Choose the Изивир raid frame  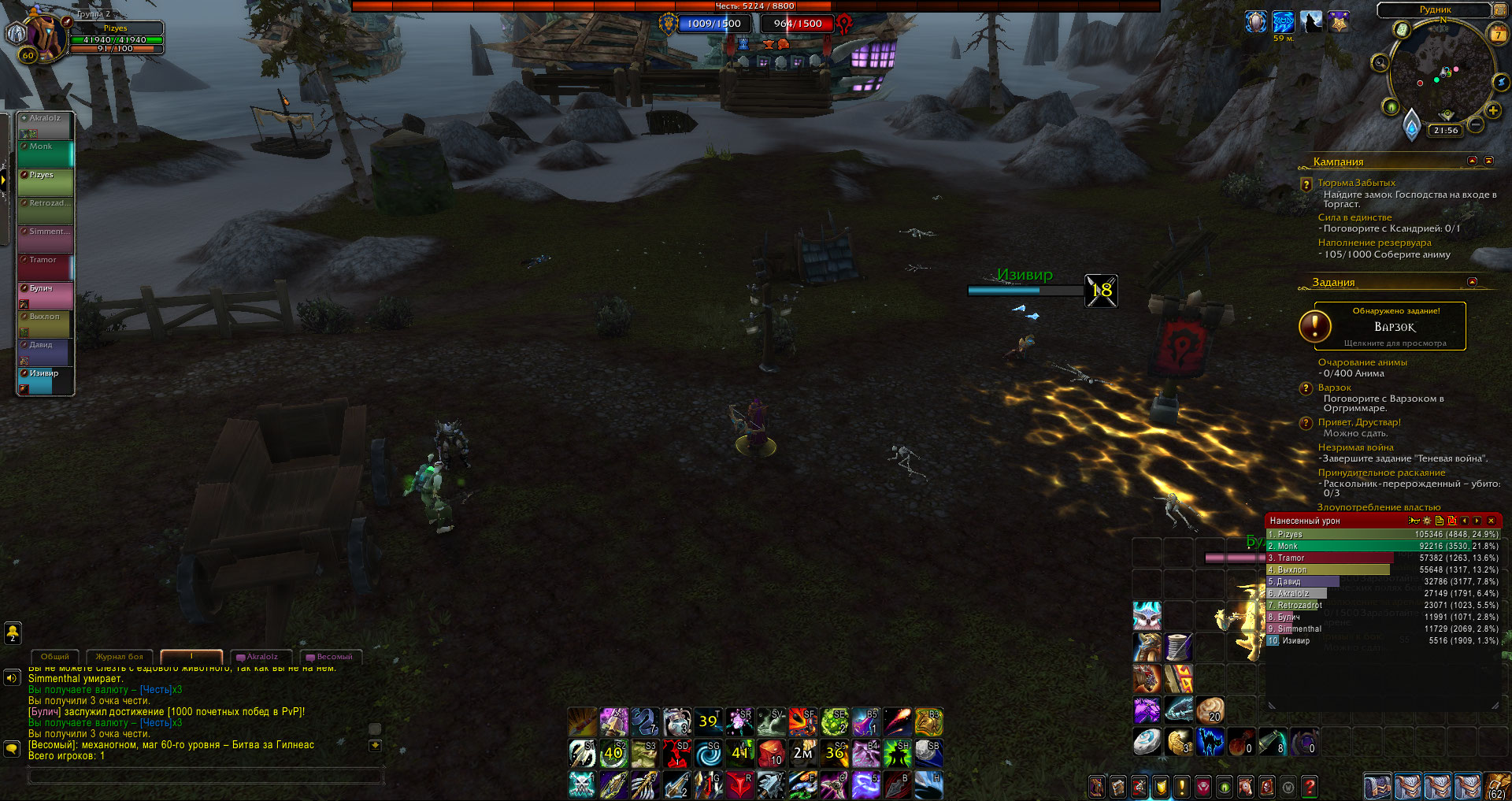46,381
